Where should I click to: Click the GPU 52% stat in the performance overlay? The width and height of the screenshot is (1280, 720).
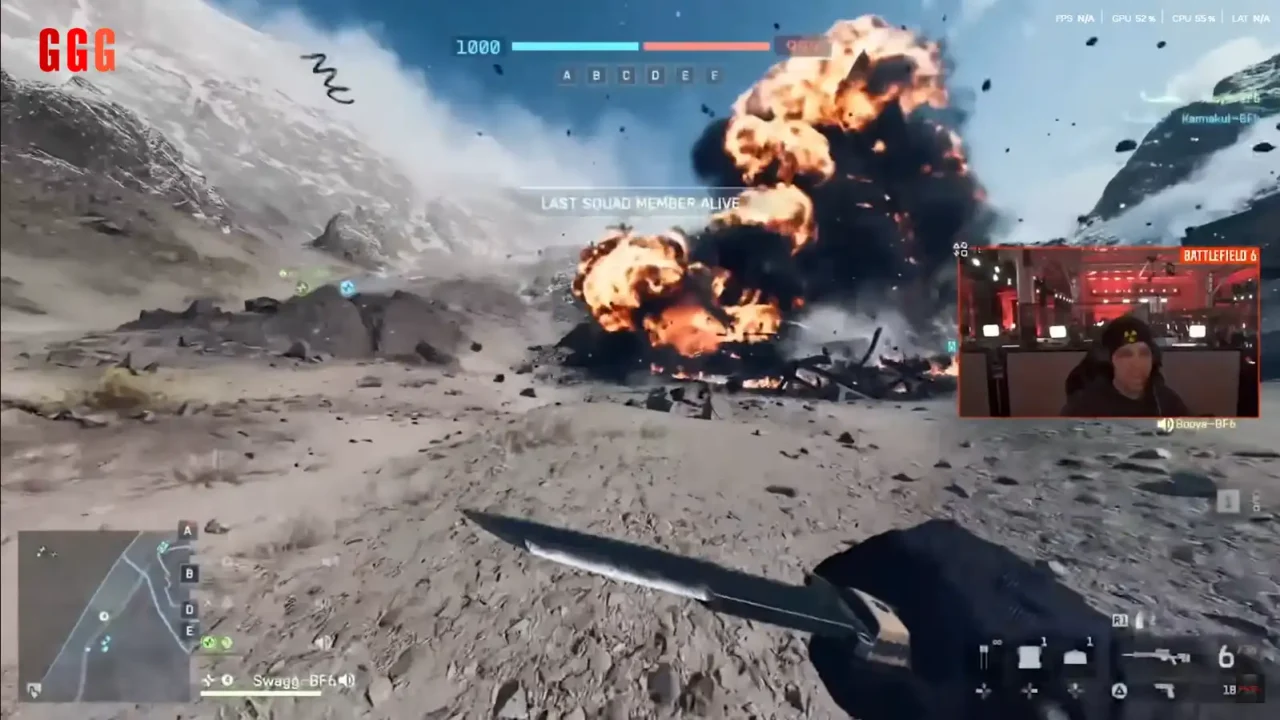click(1133, 18)
